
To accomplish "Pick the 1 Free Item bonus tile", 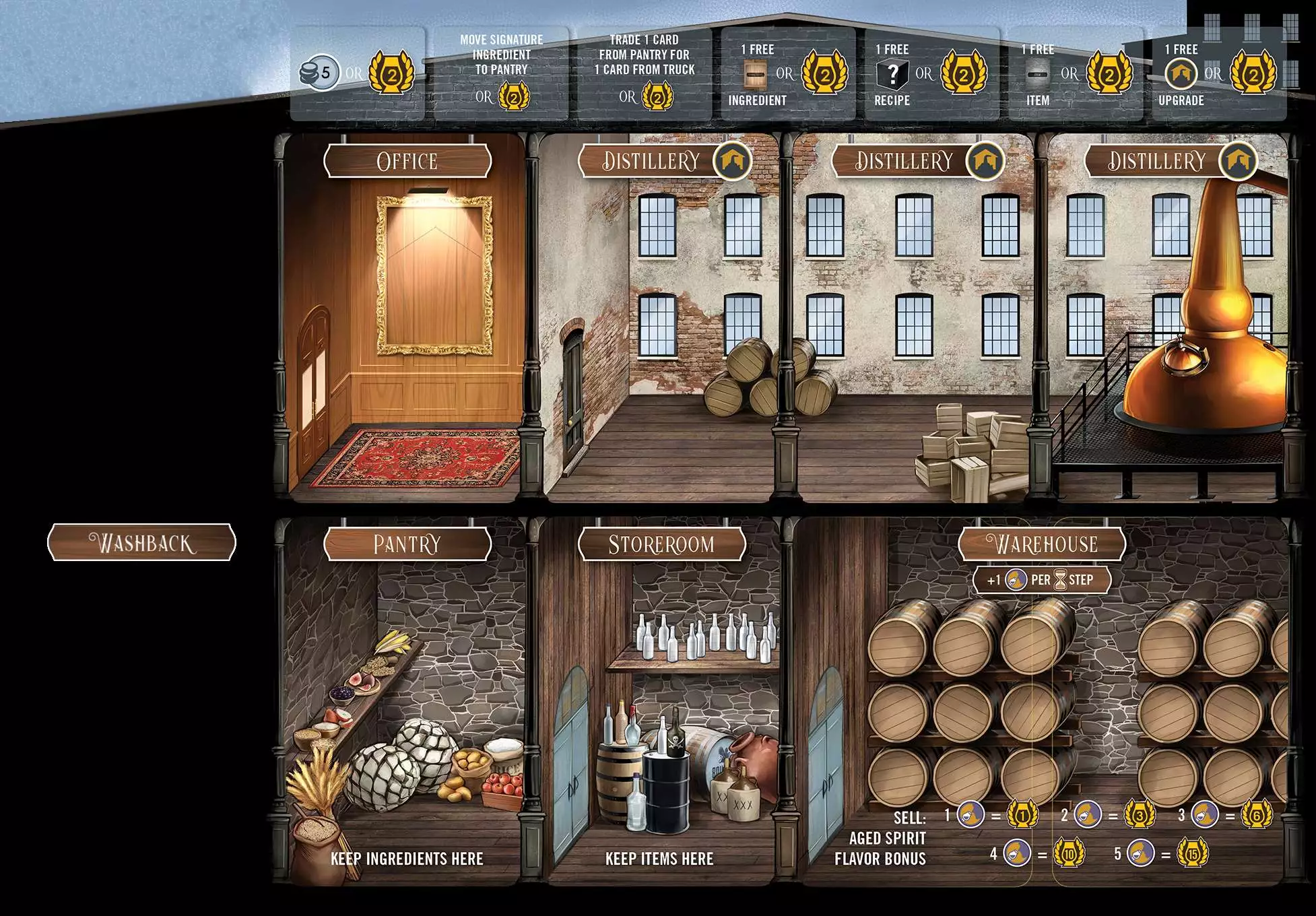I will [1075, 73].
